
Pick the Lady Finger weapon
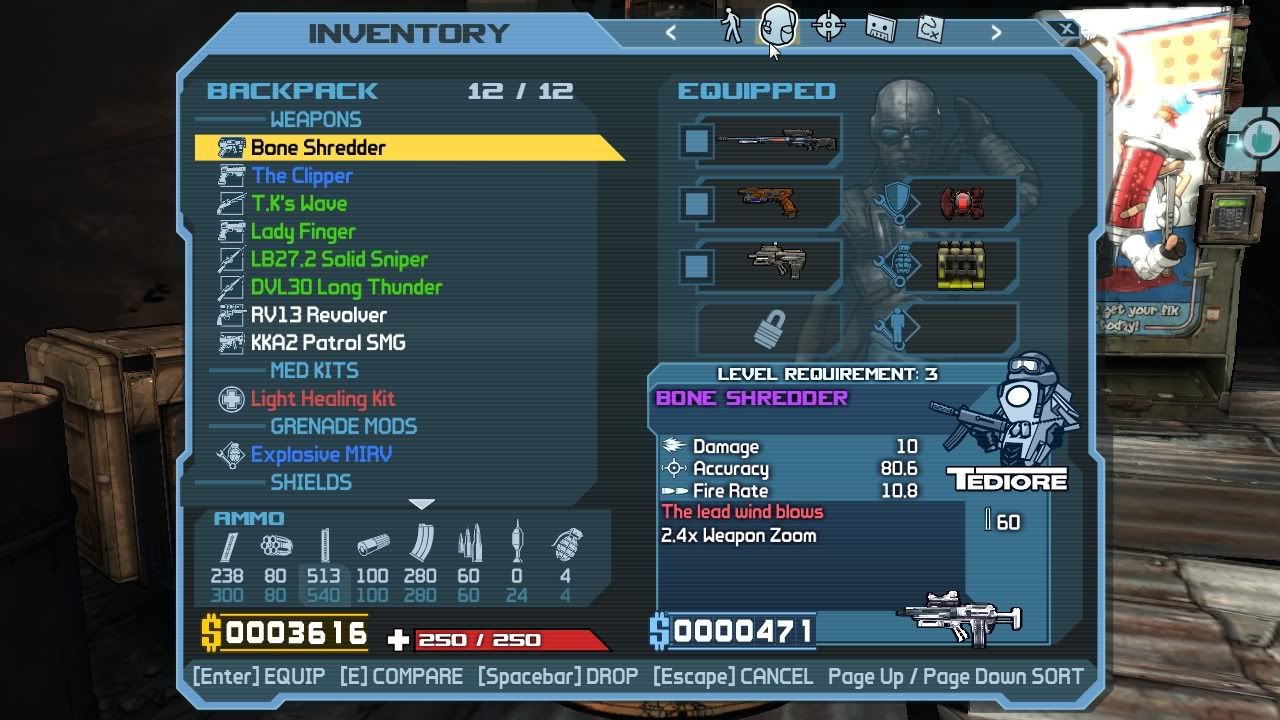[x=302, y=232]
